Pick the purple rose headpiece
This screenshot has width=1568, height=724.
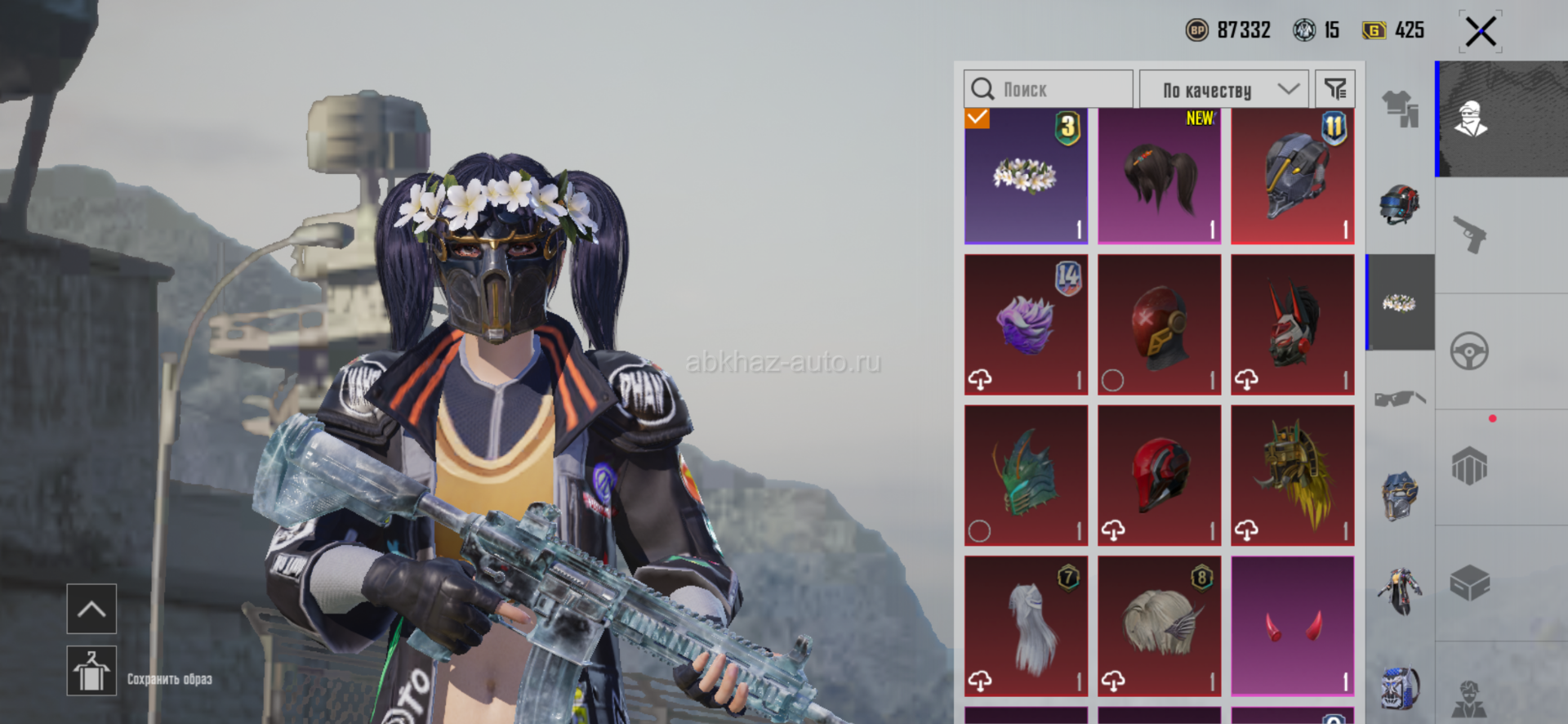coord(1026,324)
